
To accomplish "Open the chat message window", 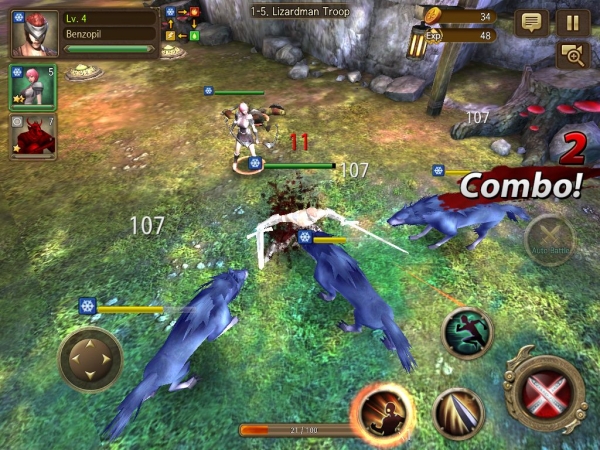I will click(531, 22).
